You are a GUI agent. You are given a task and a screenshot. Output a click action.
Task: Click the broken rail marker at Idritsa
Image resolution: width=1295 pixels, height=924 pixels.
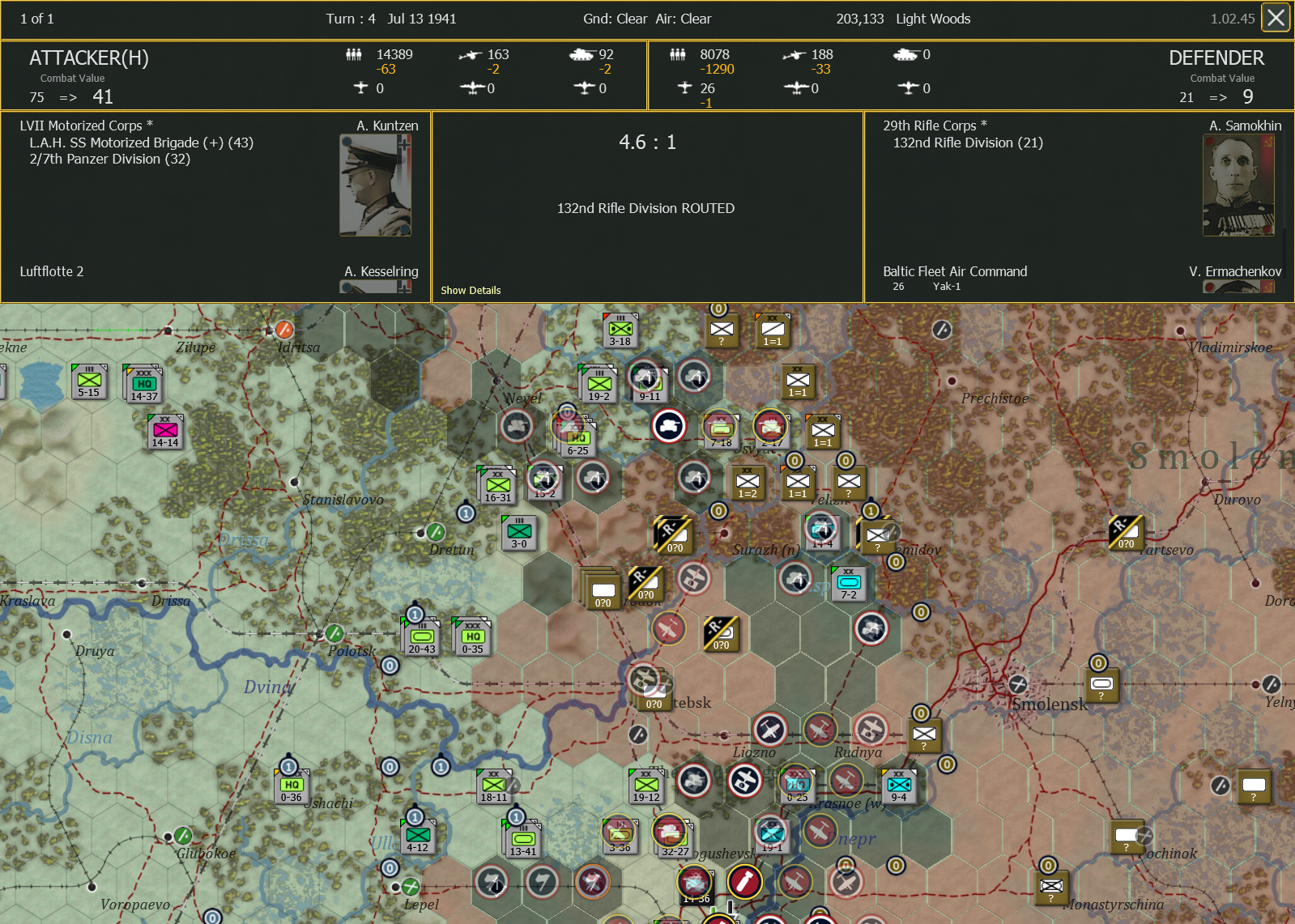click(284, 330)
